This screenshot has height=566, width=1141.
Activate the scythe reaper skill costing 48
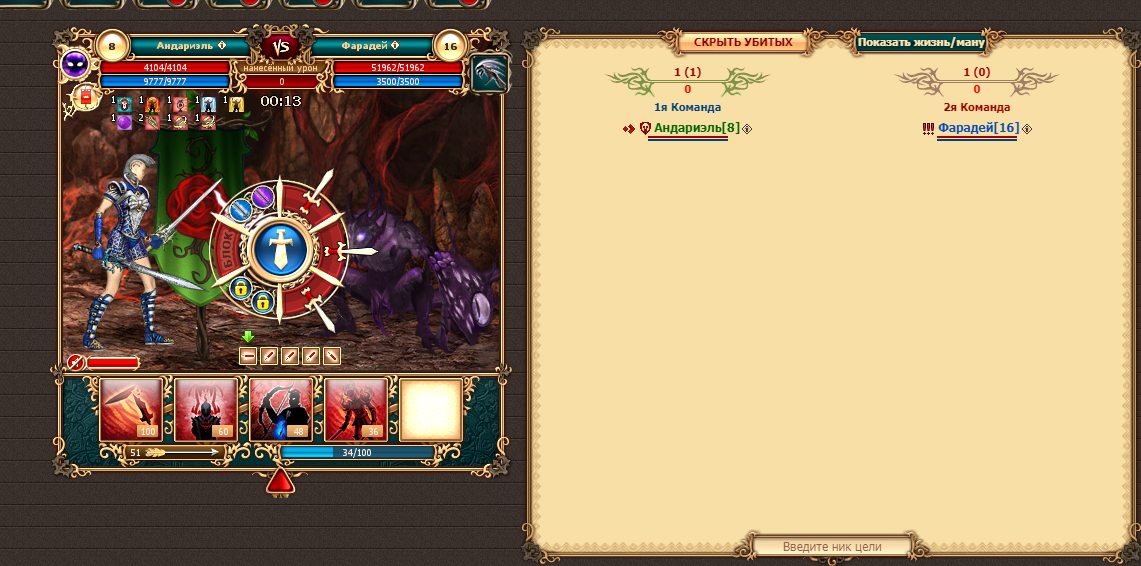[x=281, y=409]
